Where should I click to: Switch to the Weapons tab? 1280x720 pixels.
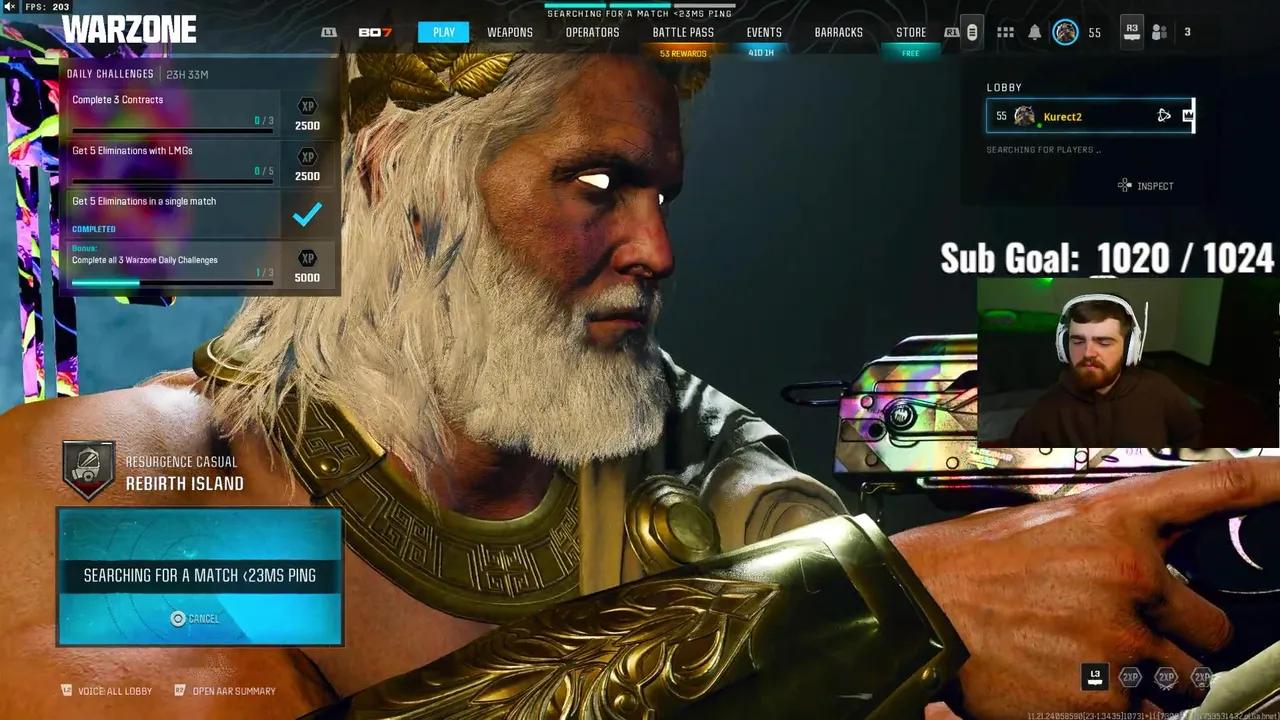click(x=510, y=32)
